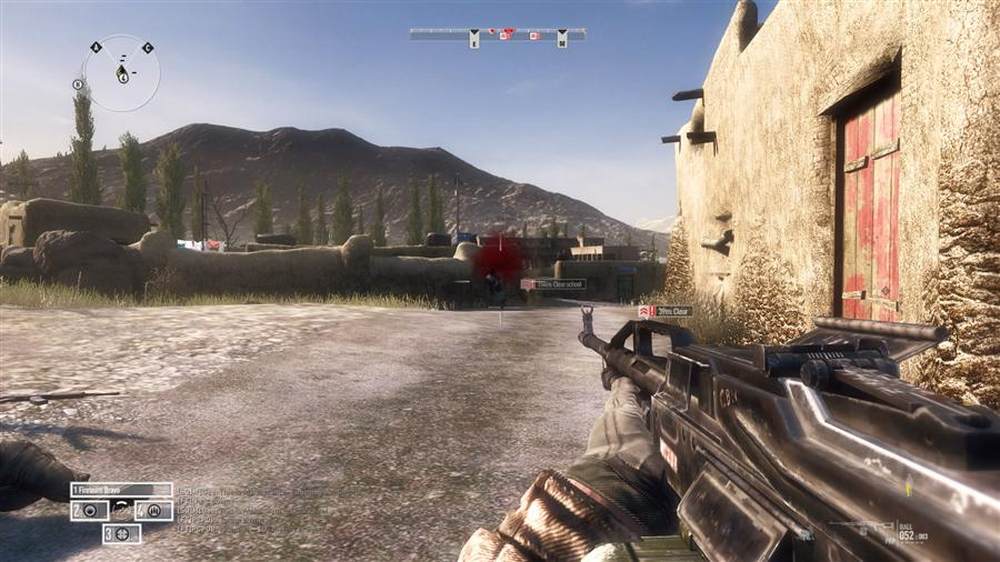Select the Clear school objective marker
The image size is (1000, 562).
[553, 284]
